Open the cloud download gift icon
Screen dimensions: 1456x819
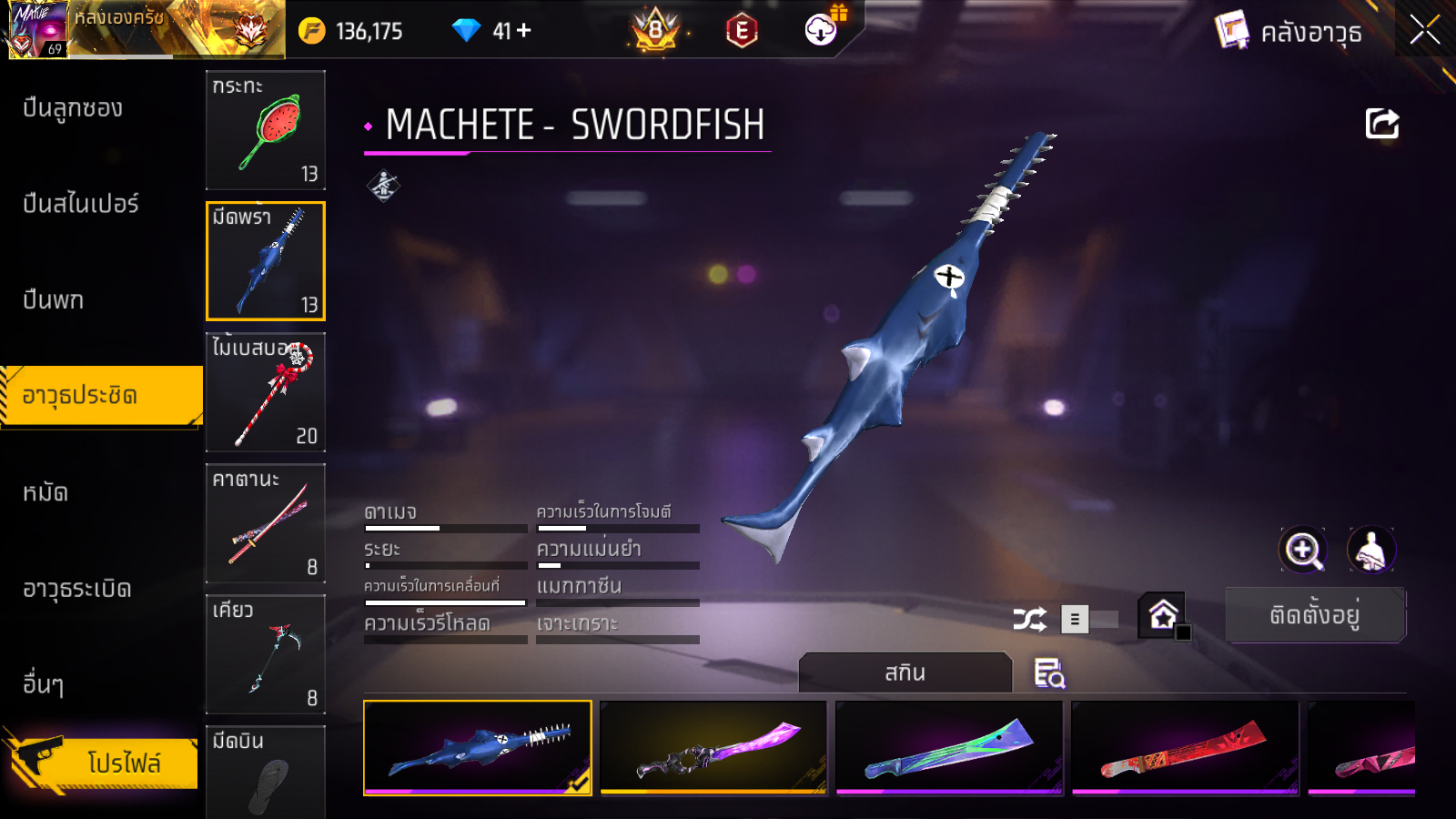(x=822, y=30)
